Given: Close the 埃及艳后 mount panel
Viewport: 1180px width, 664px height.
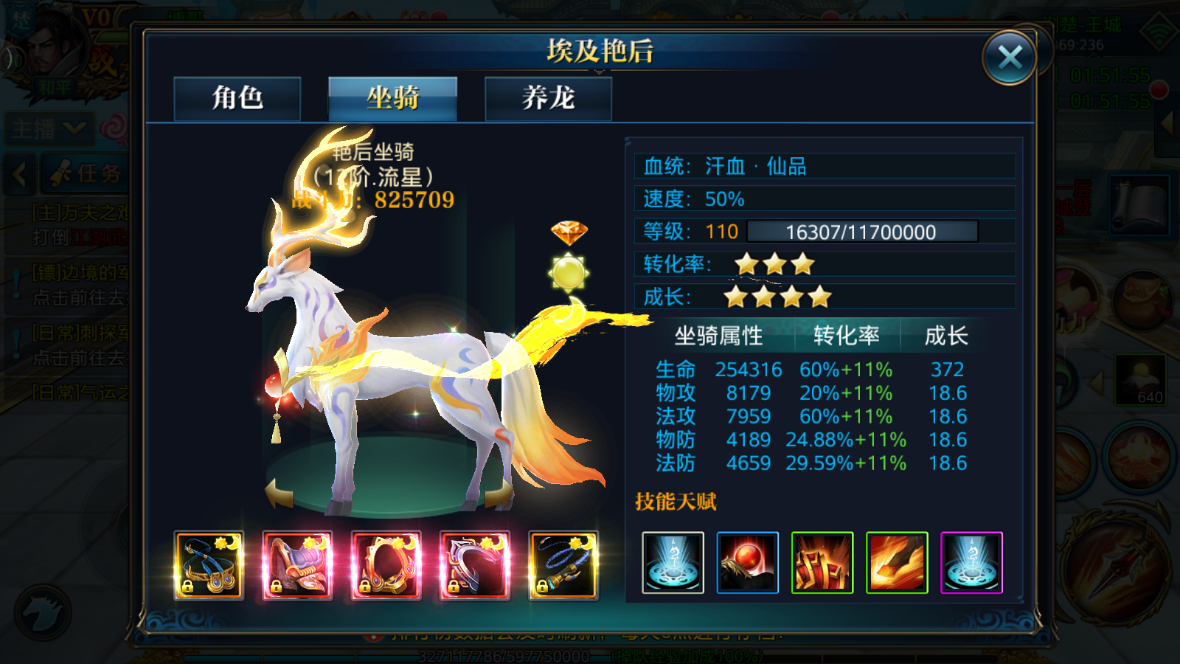Looking at the screenshot, I should (x=1008, y=57).
